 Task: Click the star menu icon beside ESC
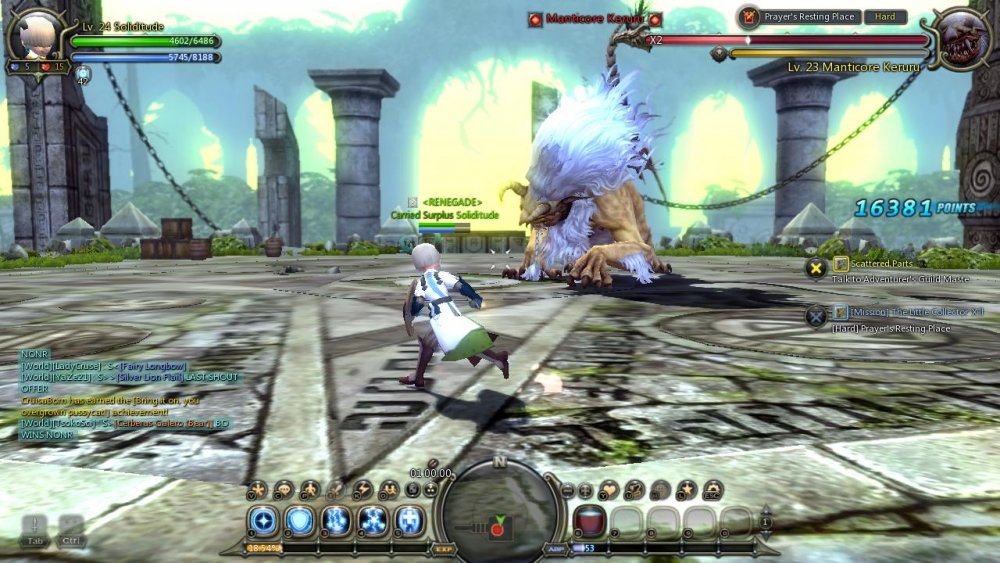click(687, 489)
